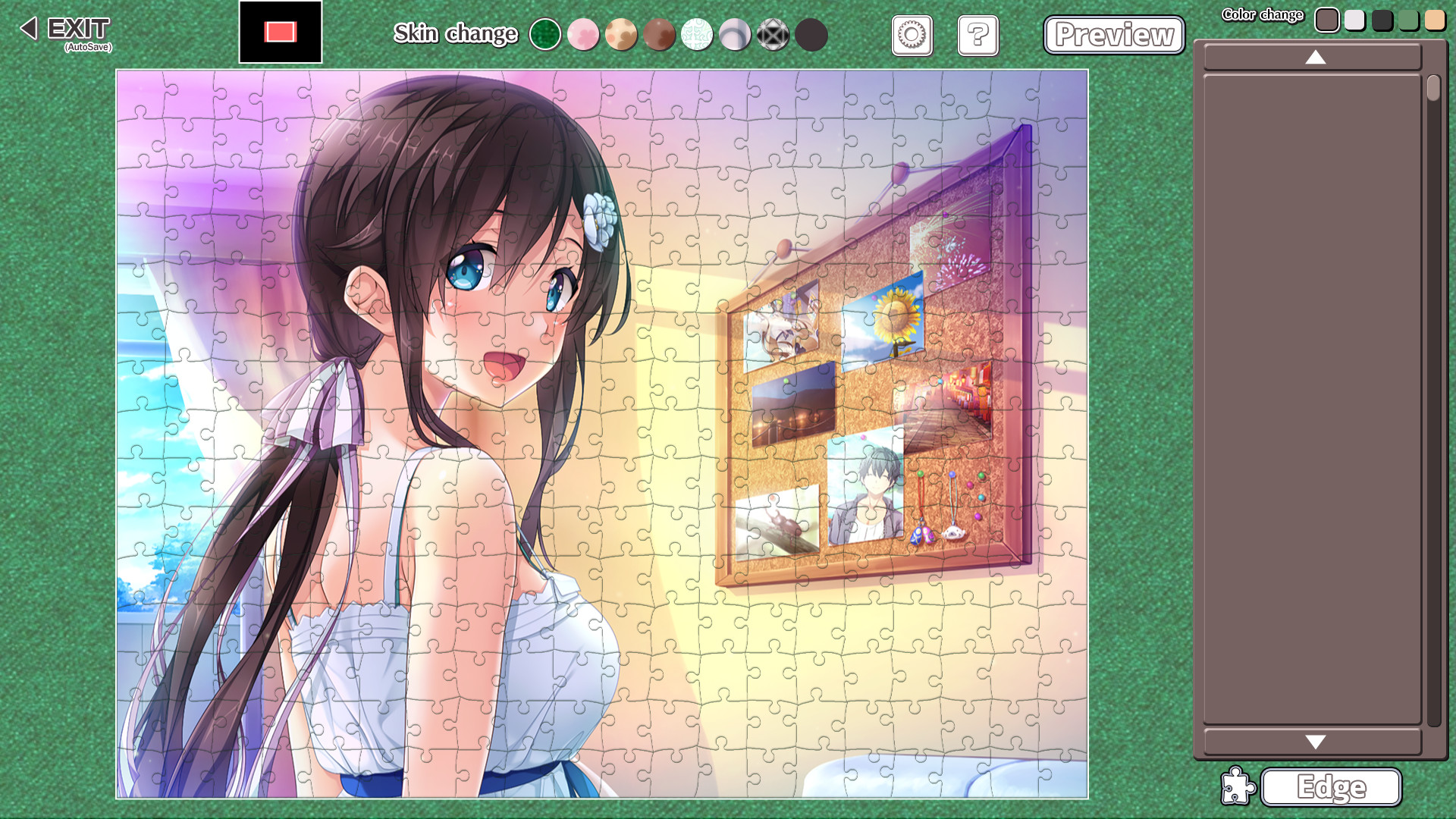This screenshot has height=819, width=1456.
Task: Choose the pink floral skin pattern
Action: pyautogui.click(x=583, y=35)
